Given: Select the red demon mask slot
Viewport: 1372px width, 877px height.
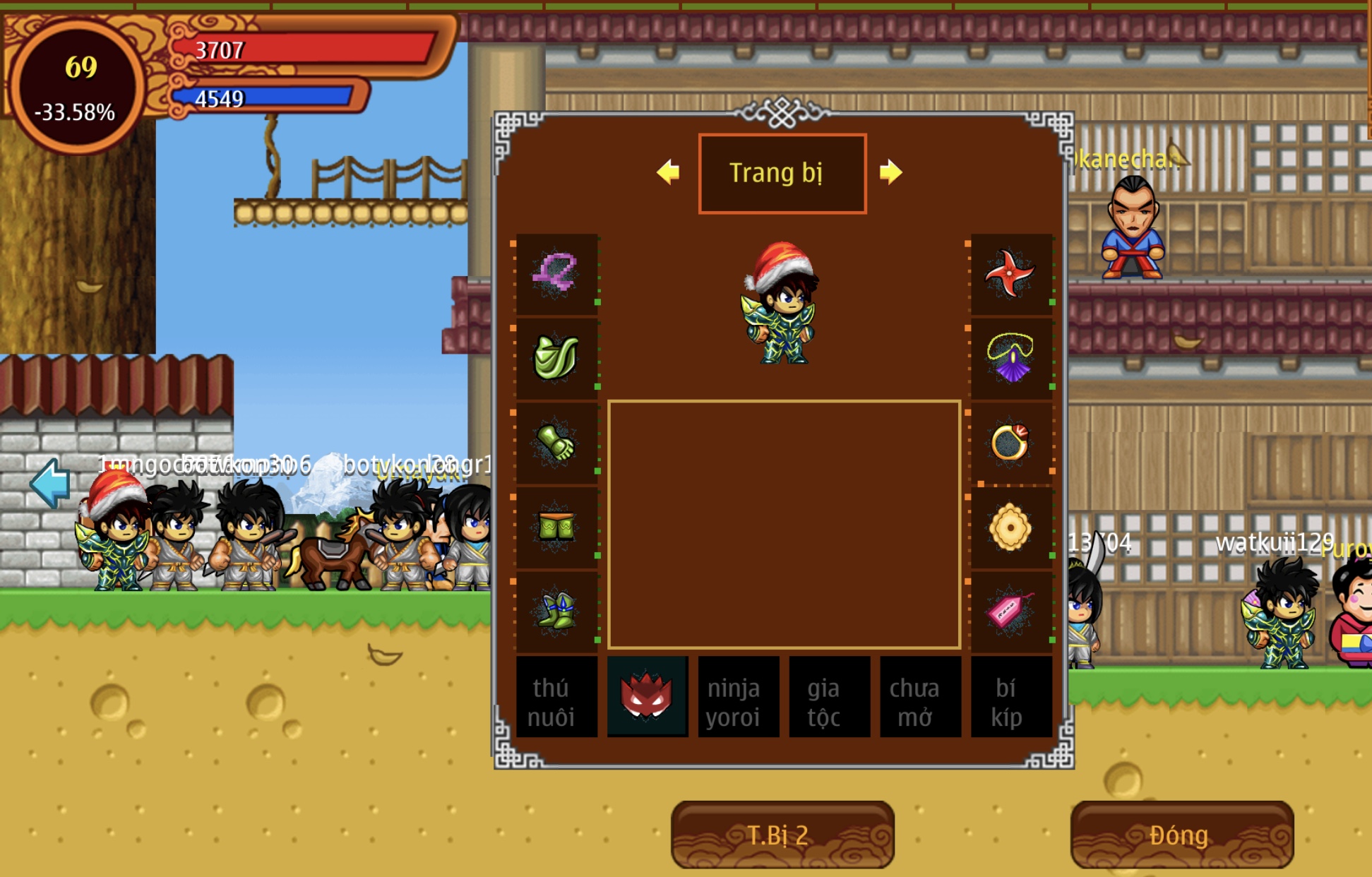Looking at the screenshot, I should [x=647, y=697].
